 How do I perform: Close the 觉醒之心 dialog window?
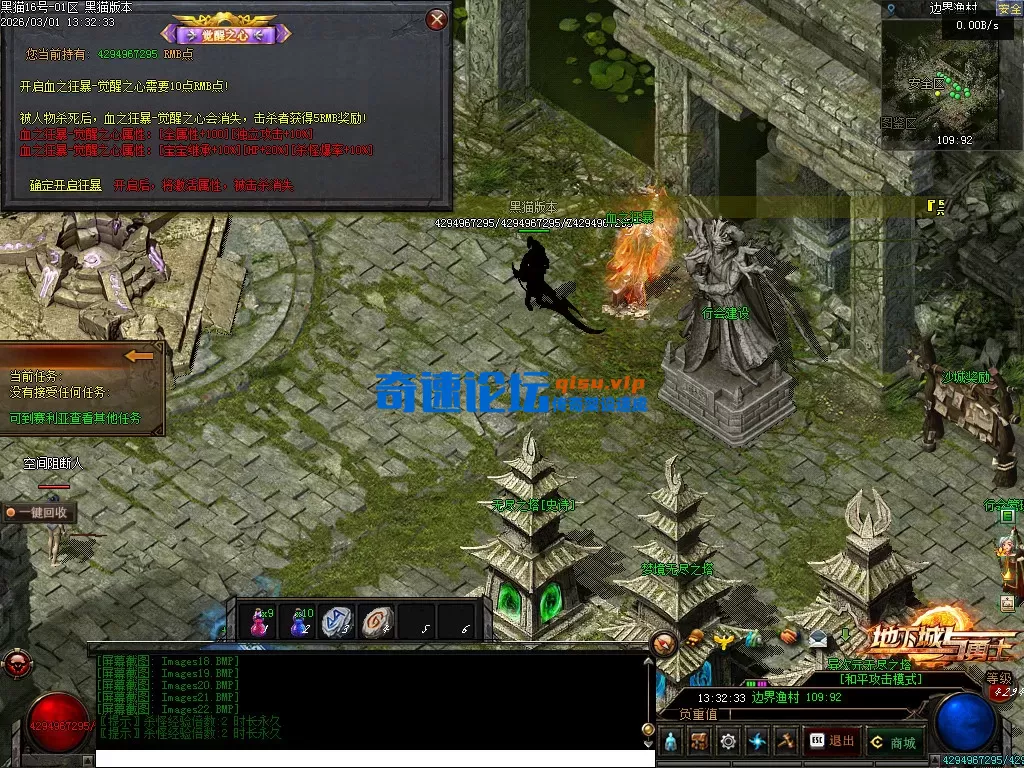click(x=436, y=19)
